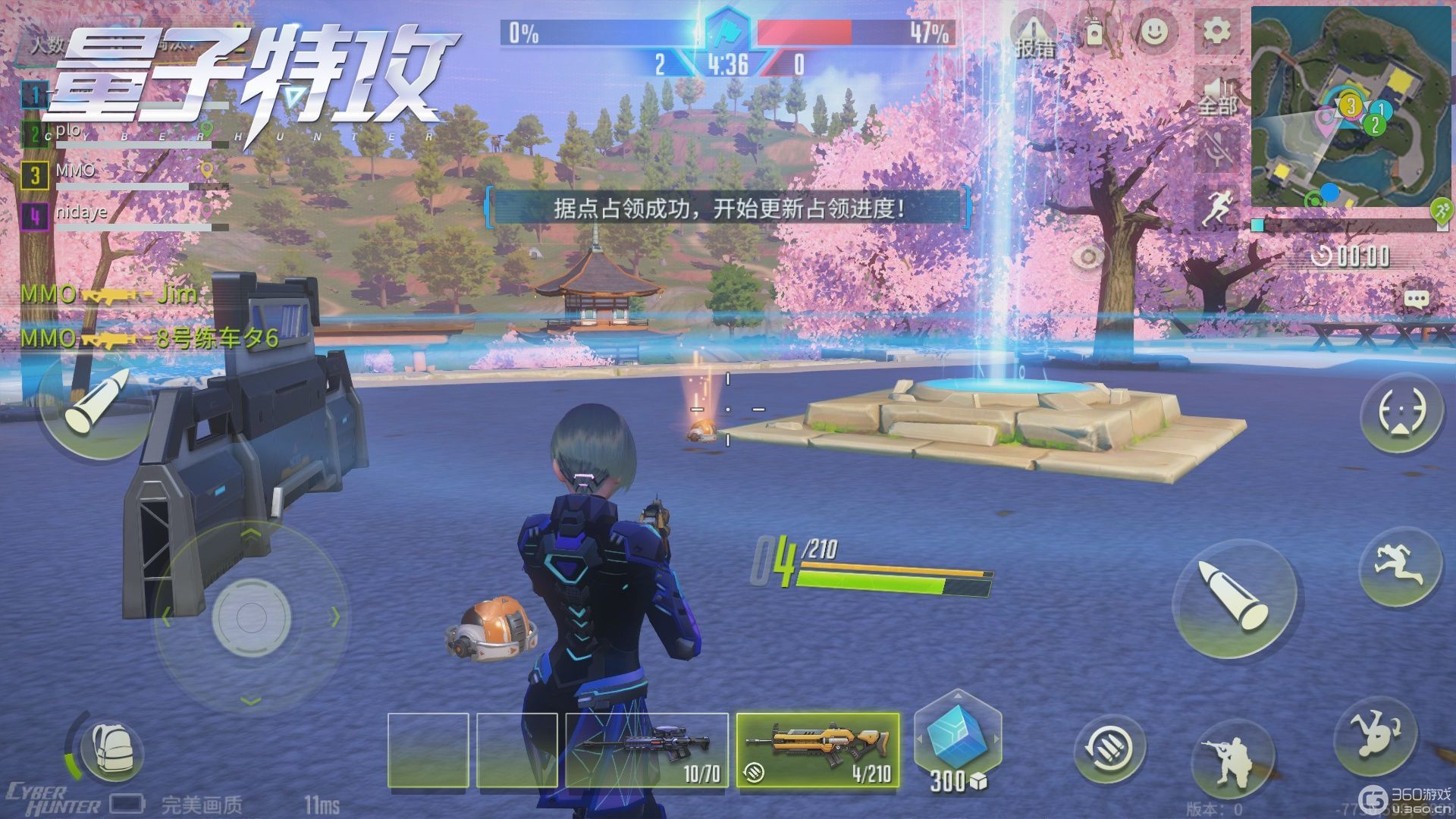The image size is (1456, 819).
Task: Open the chat bubble messages
Action: coord(1416,299)
